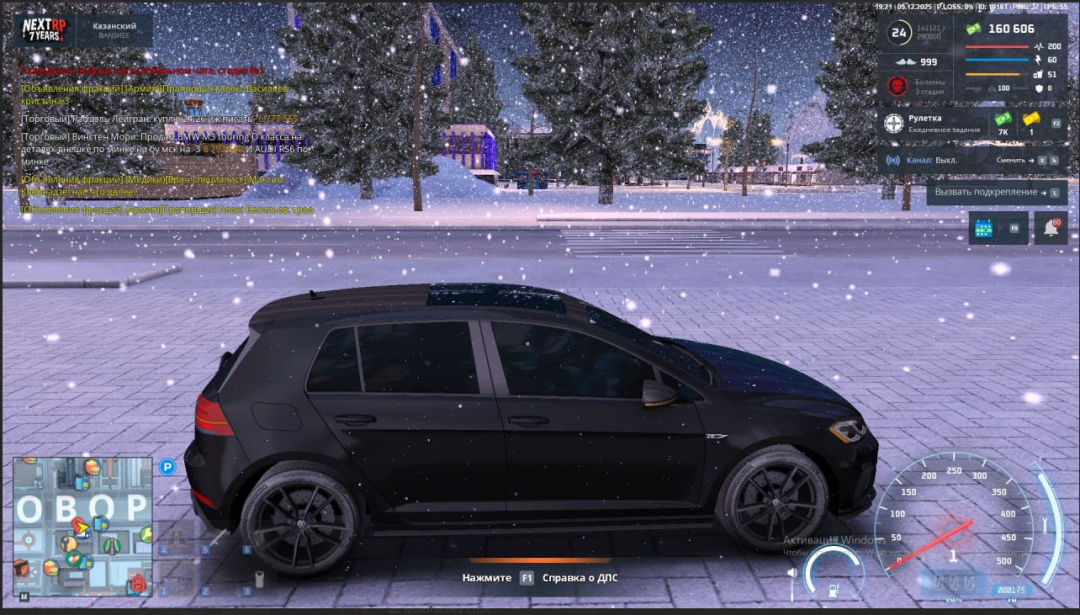
Task: Click the green road marker on the minimap
Action: tap(112, 546)
